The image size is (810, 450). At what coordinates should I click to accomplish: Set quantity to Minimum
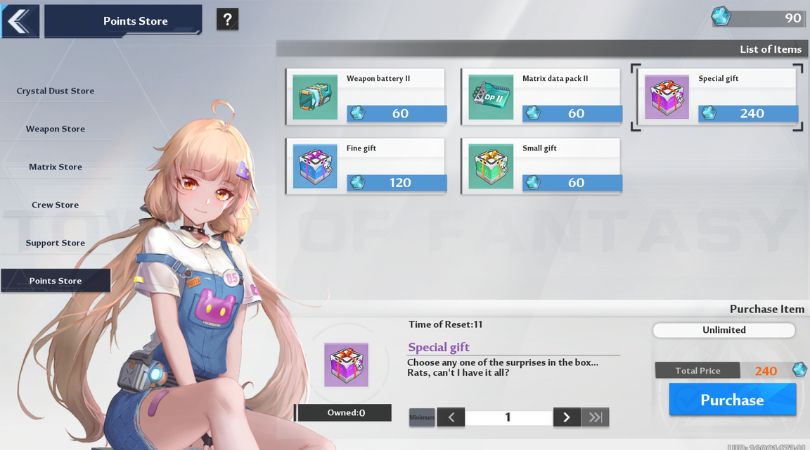pos(422,417)
